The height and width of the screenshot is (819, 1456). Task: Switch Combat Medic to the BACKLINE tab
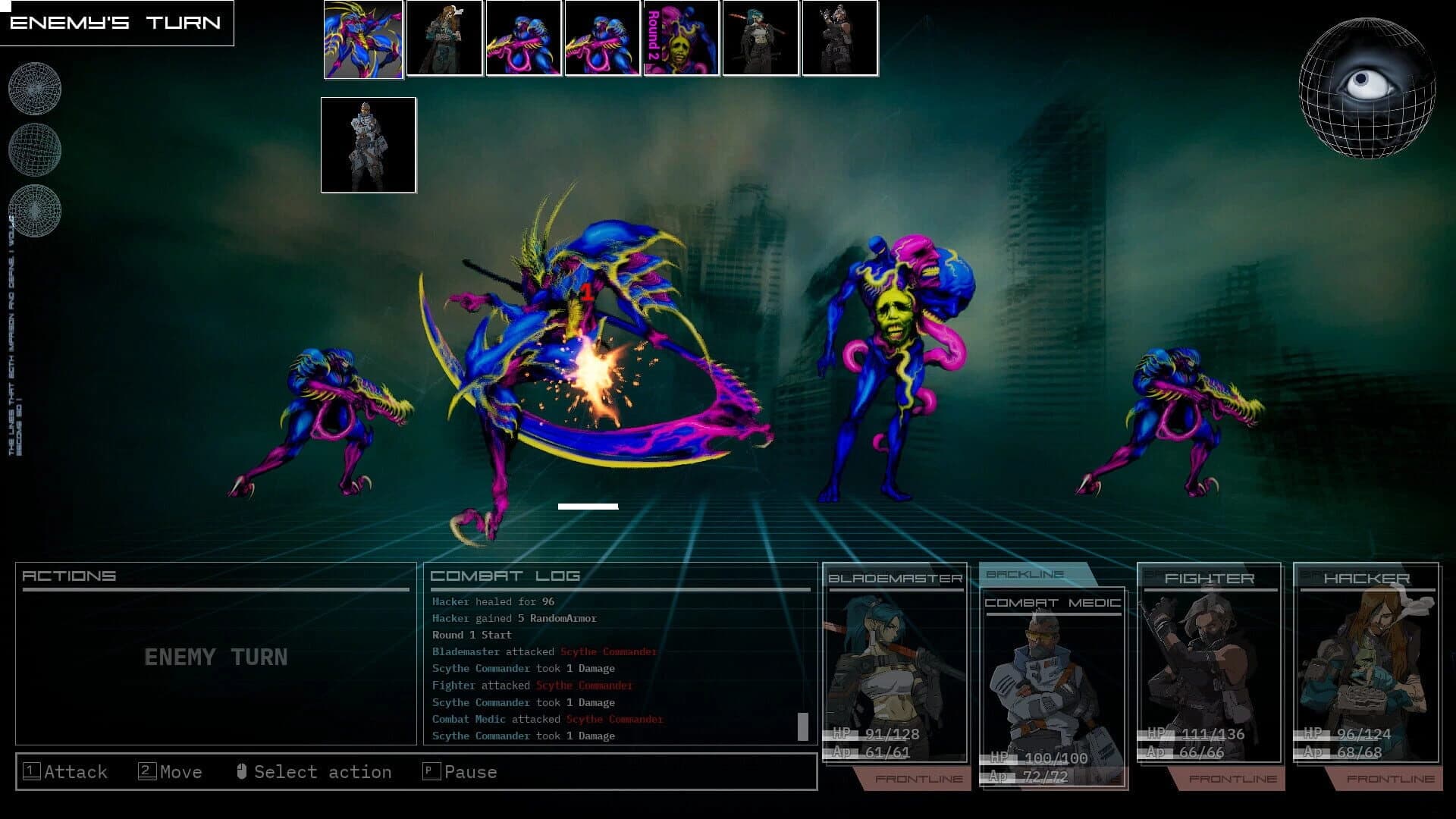[1025, 574]
